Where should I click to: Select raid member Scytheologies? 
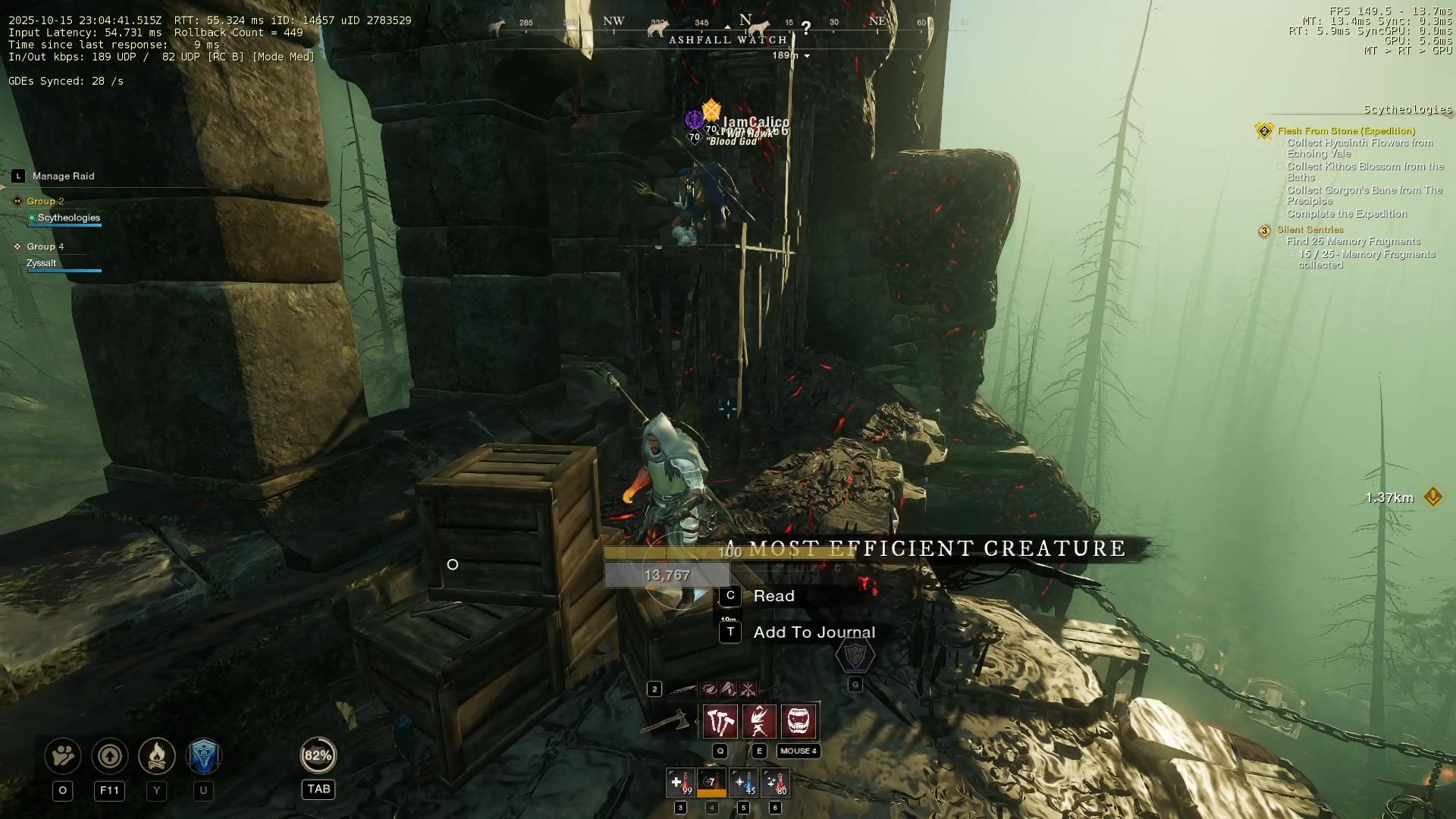coord(68,218)
